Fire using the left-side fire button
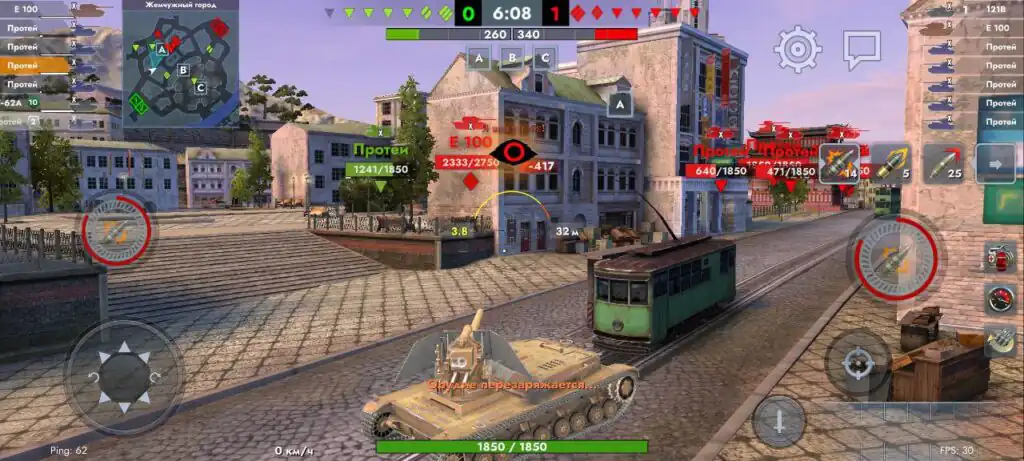The height and width of the screenshot is (461, 1024). pos(117,233)
